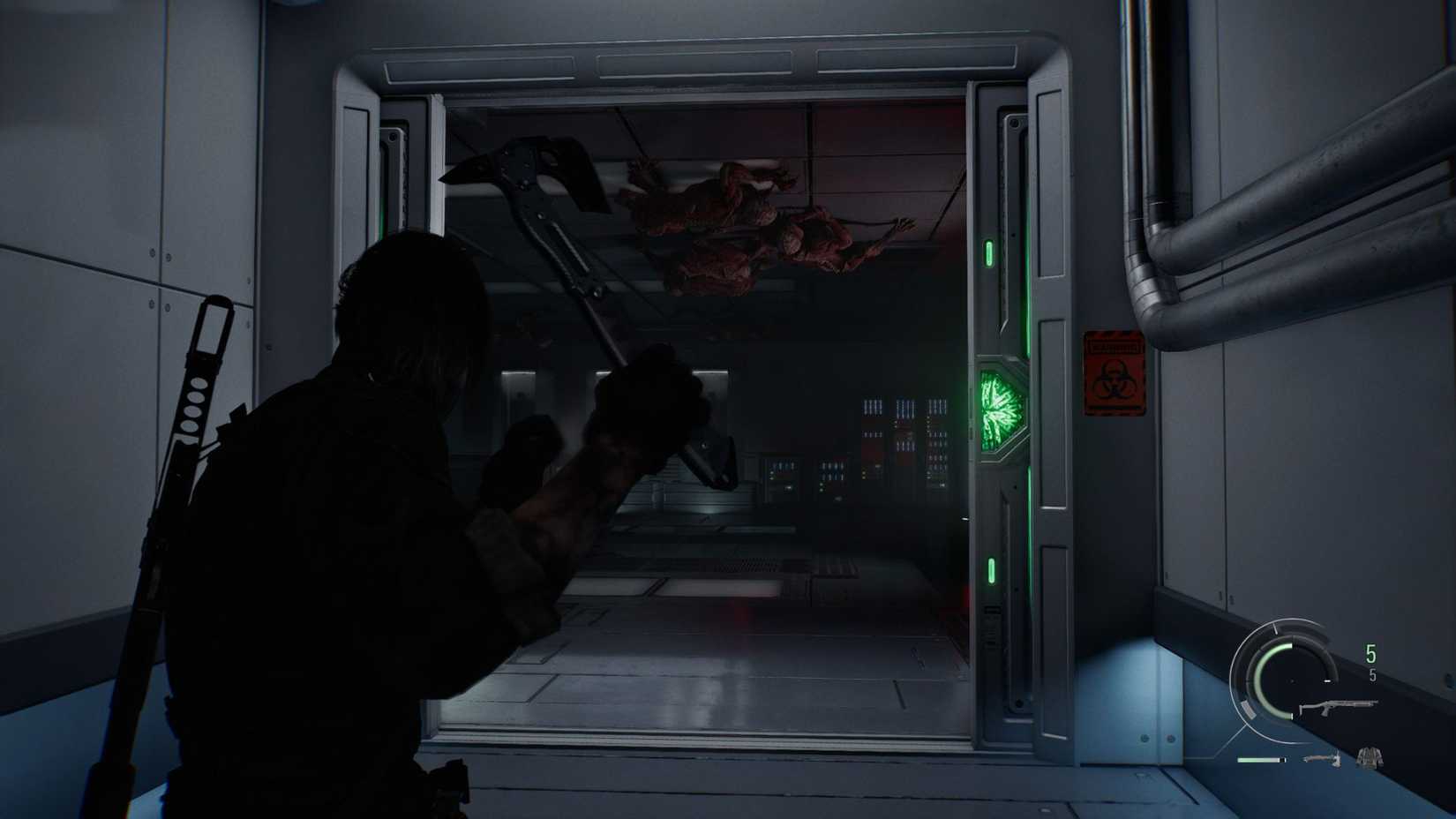This screenshot has width=1456, height=819.
Task: Click the ammo counter showing 5
Action: tap(1369, 655)
